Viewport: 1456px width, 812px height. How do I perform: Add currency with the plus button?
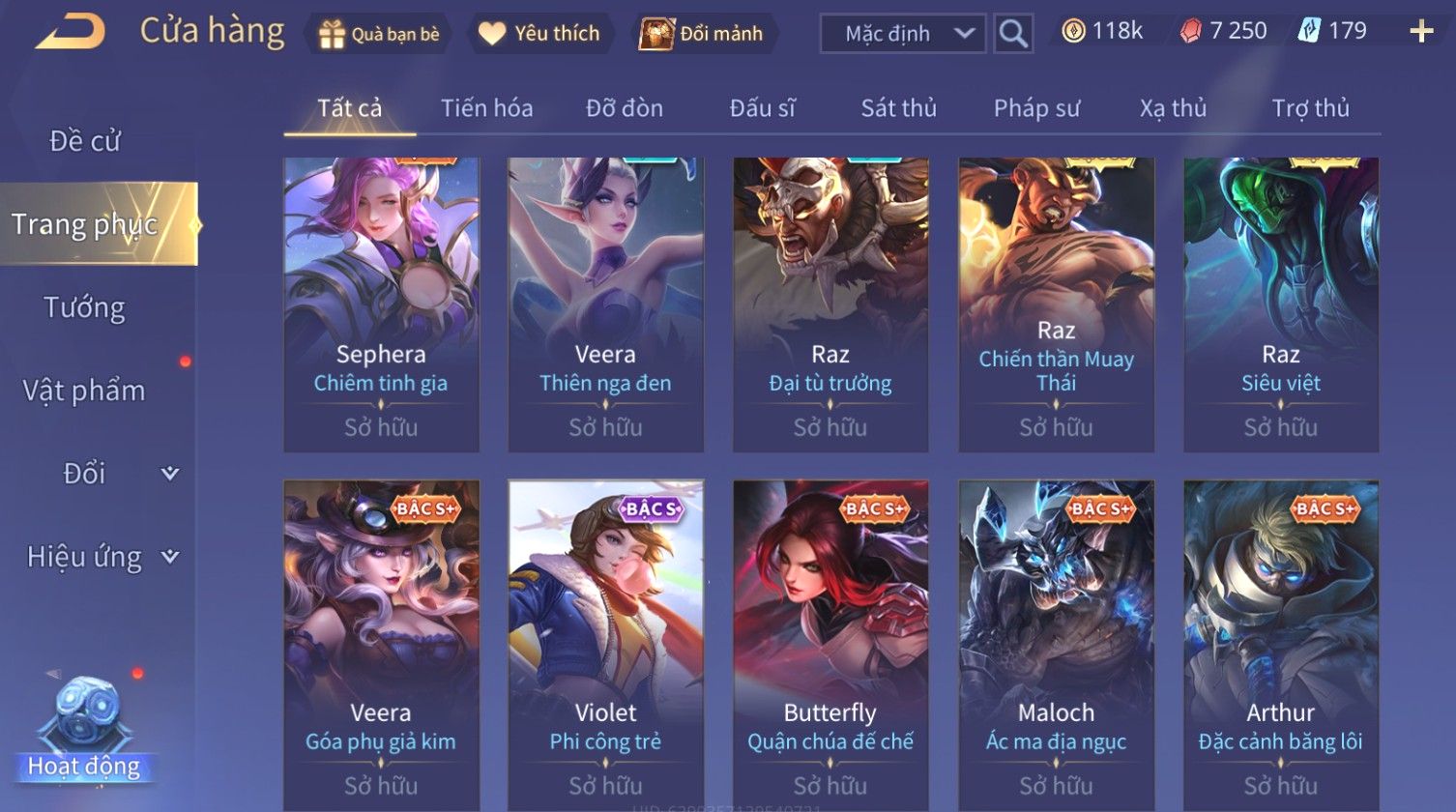click(1420, 32)
